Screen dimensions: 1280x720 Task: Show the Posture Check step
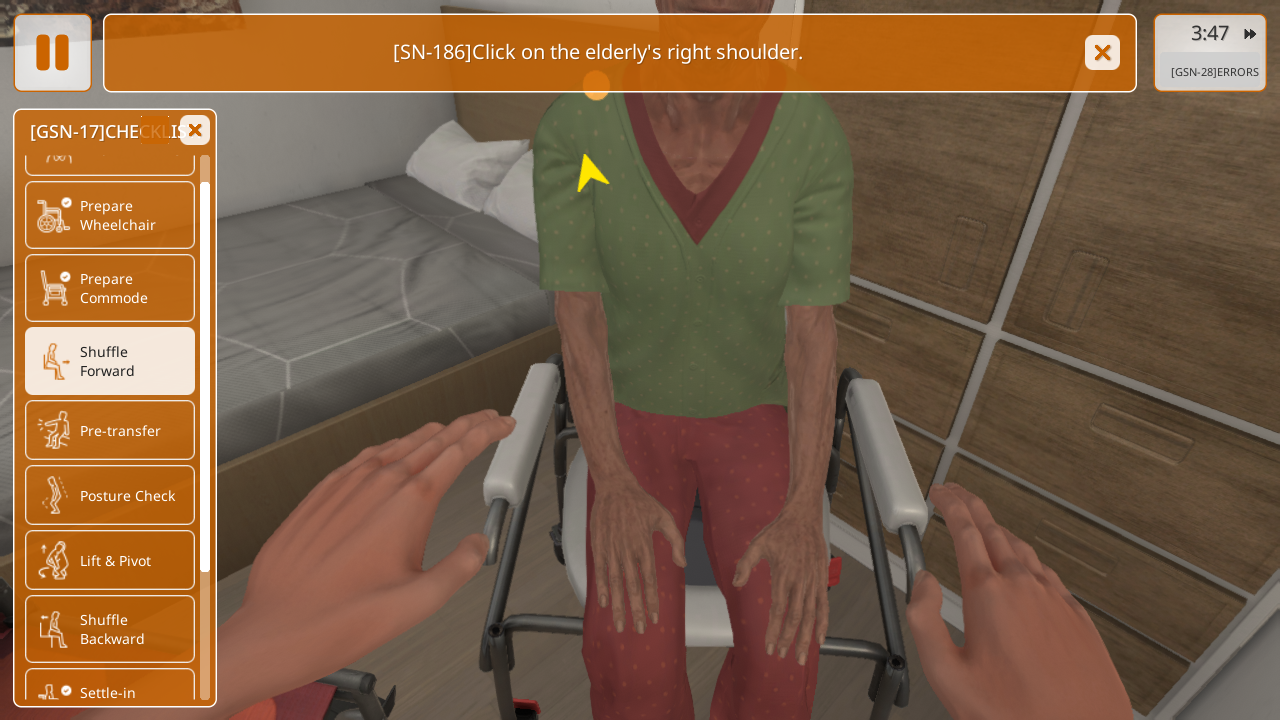110,495
